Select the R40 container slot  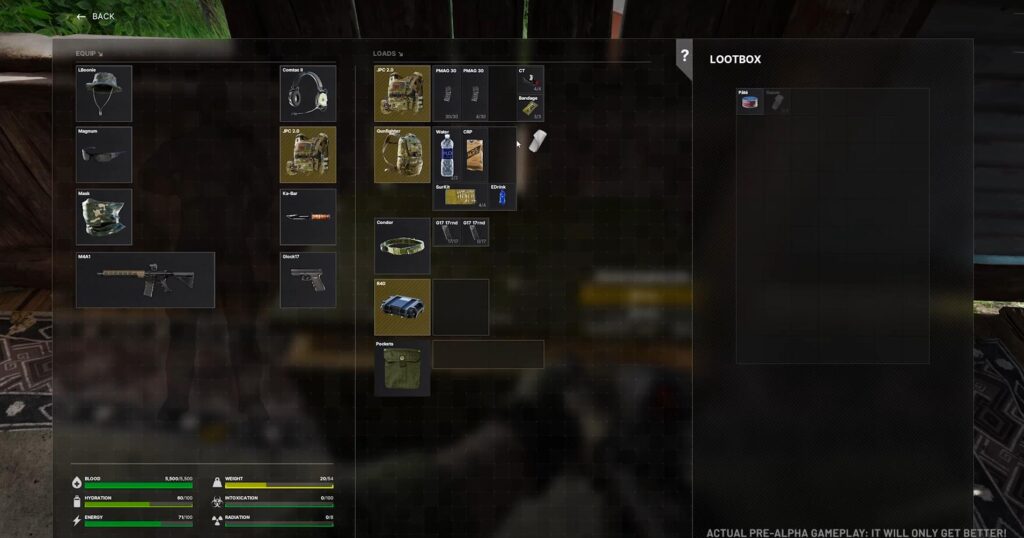402,307
